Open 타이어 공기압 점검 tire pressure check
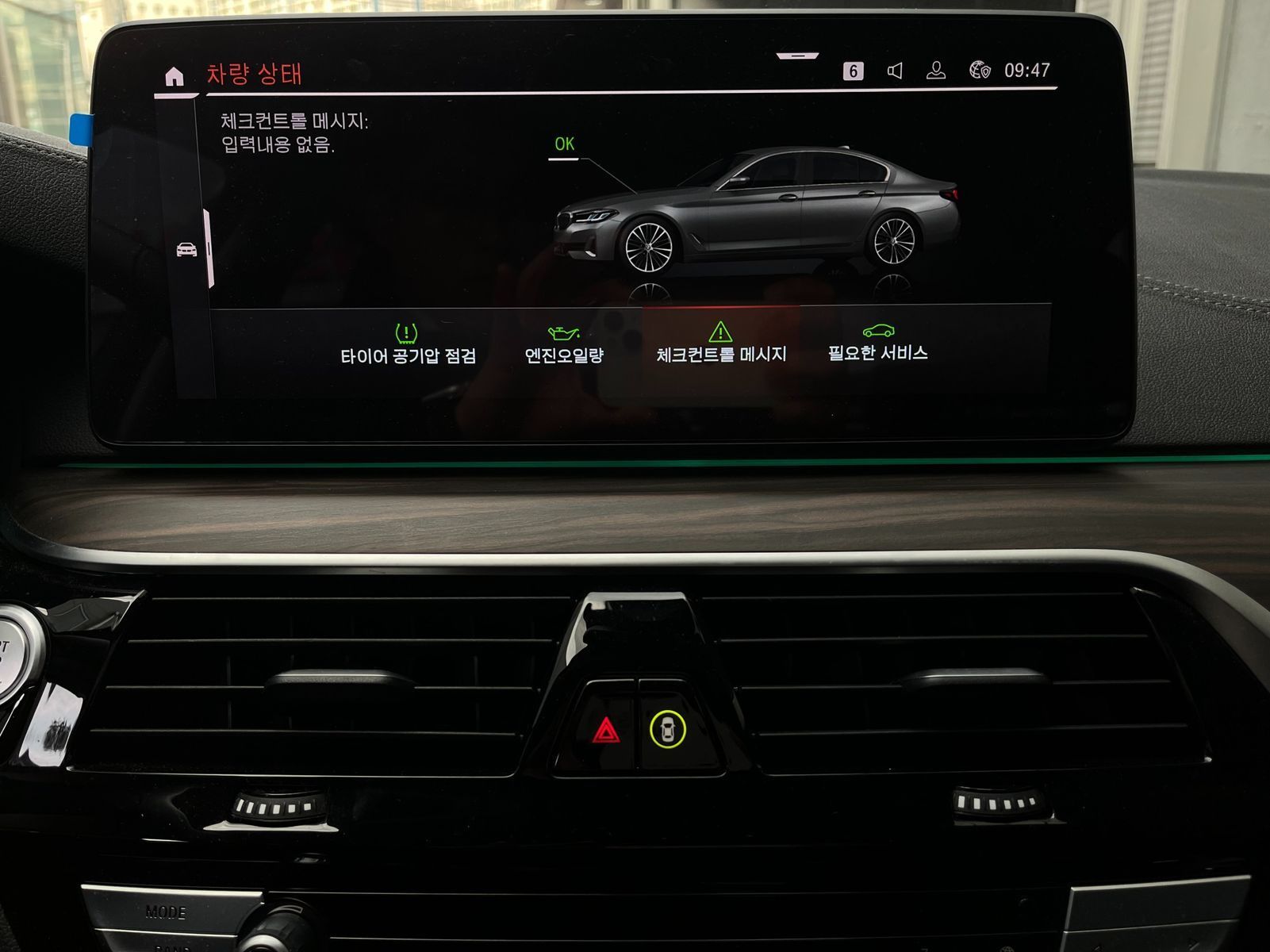Screen dimensions: 1270x952 (x=408, y=344)
